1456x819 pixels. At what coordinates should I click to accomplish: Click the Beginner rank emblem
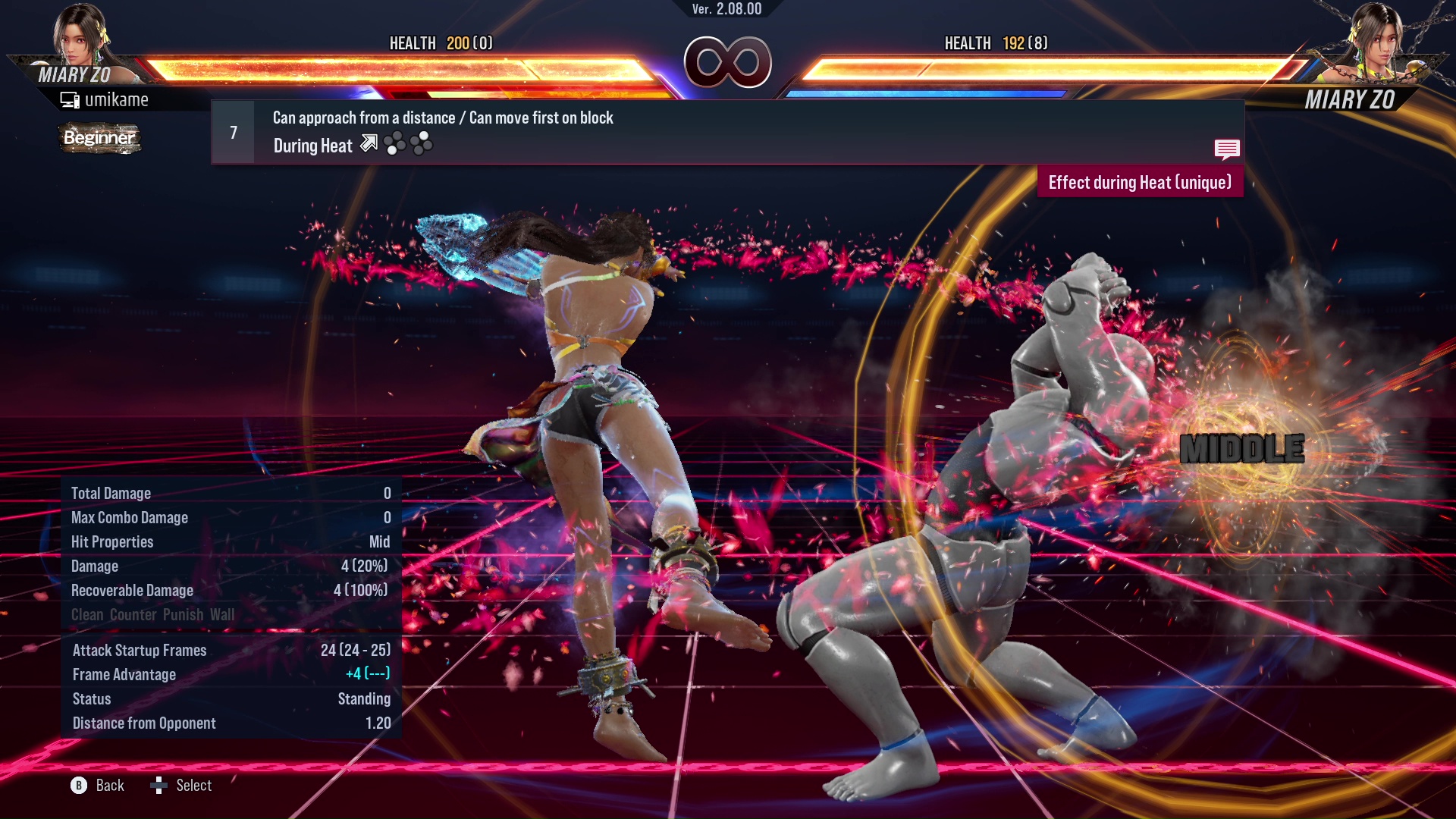pyautogui.click(x=99, y=139)
